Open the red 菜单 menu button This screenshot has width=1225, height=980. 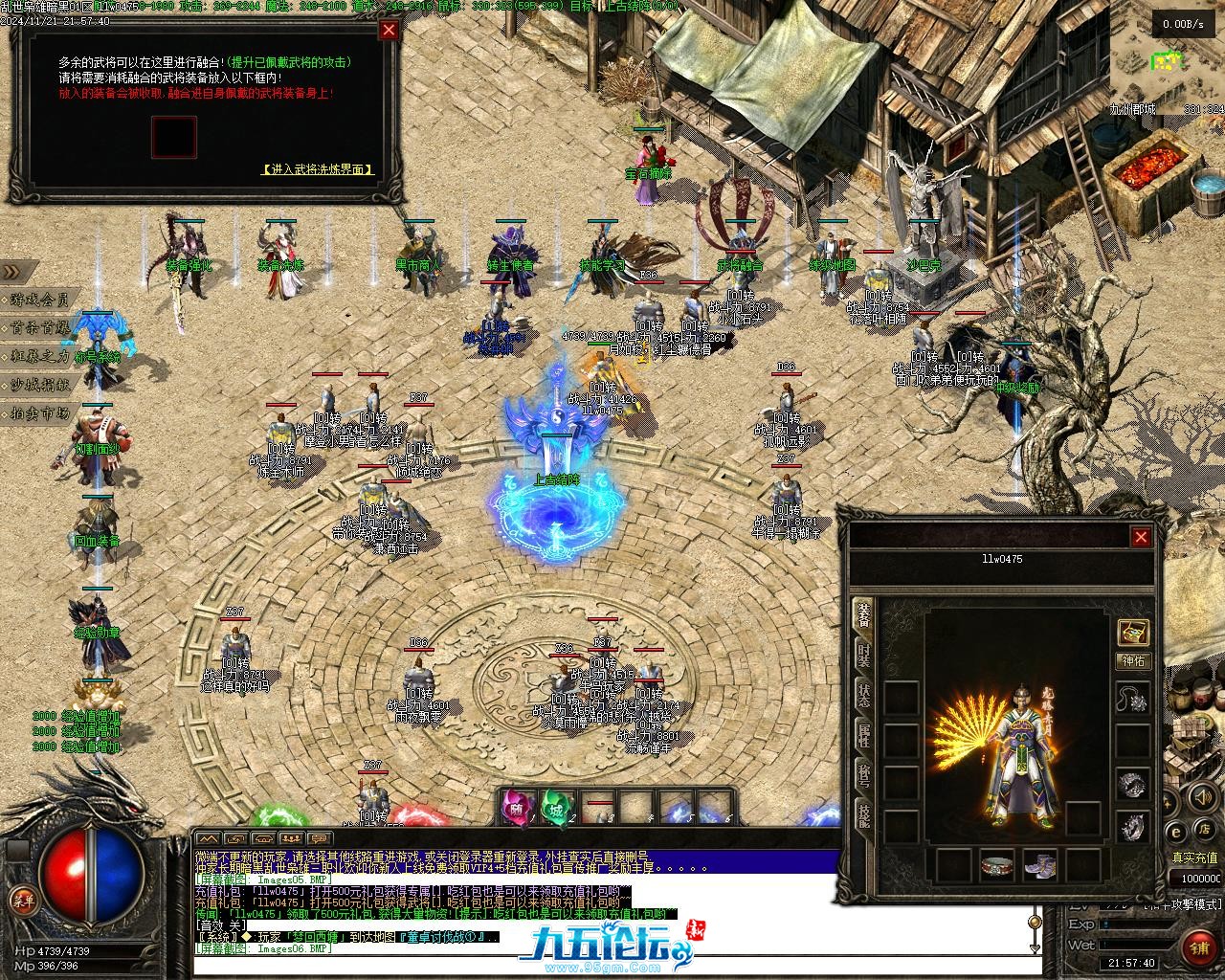tap(21, 900)
